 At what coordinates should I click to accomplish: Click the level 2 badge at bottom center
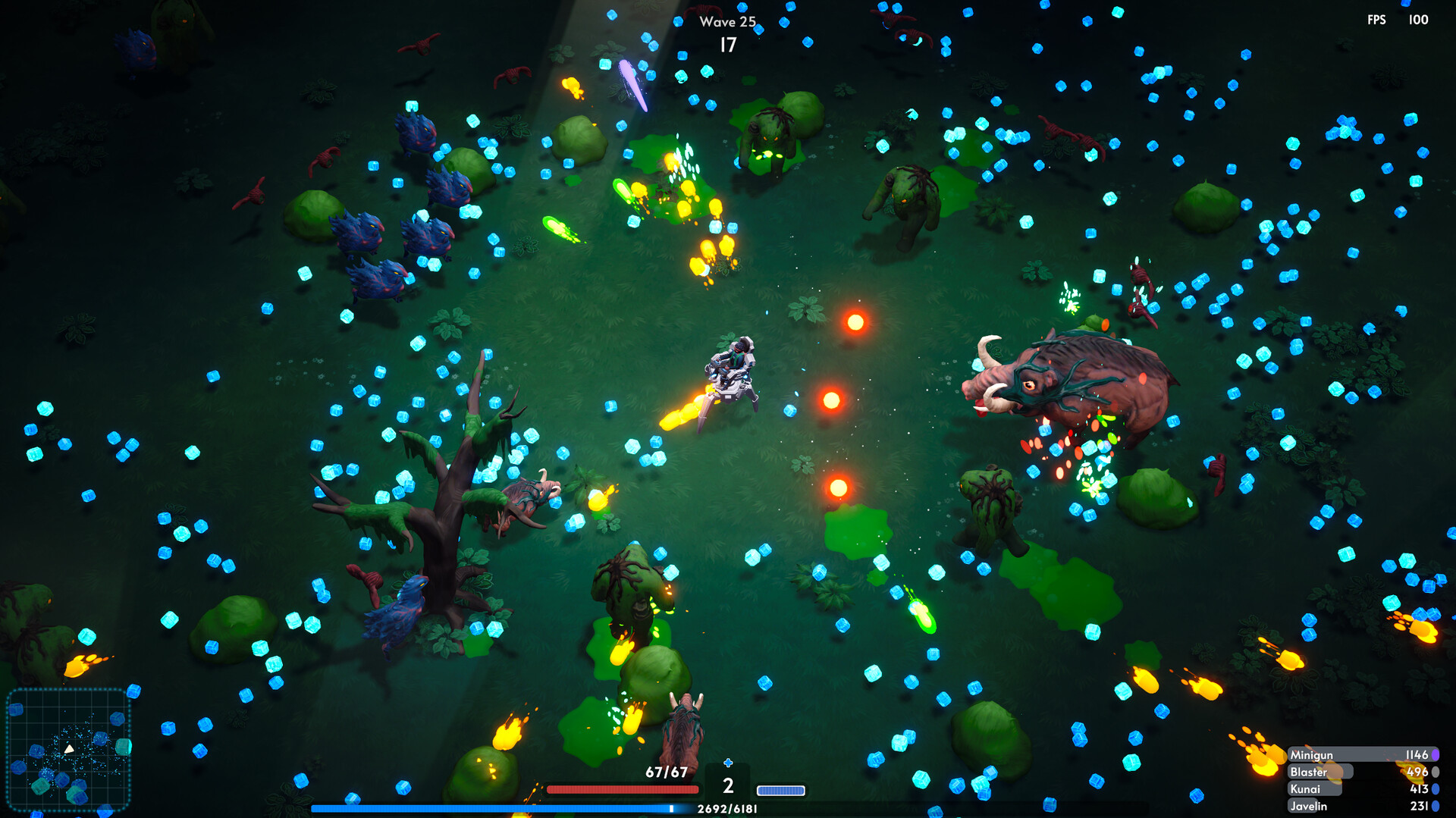[728, 787]
